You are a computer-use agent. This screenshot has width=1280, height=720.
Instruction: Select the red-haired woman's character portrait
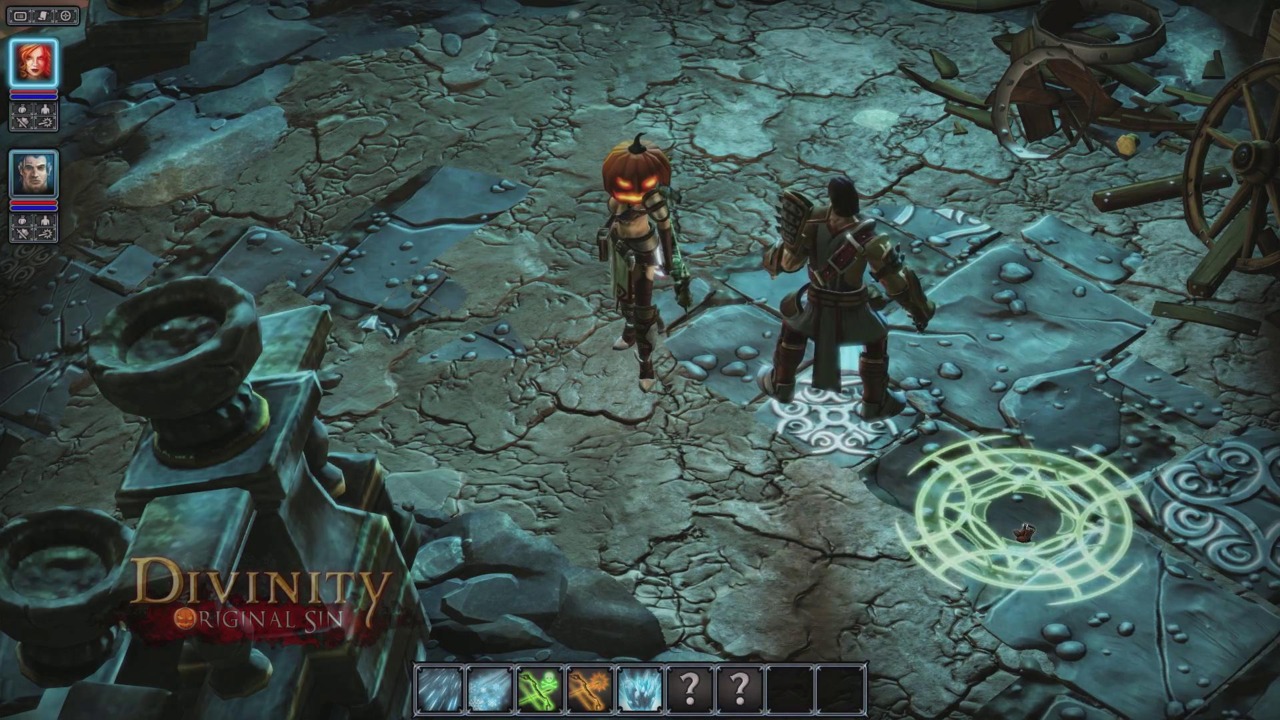click(34, 63)
